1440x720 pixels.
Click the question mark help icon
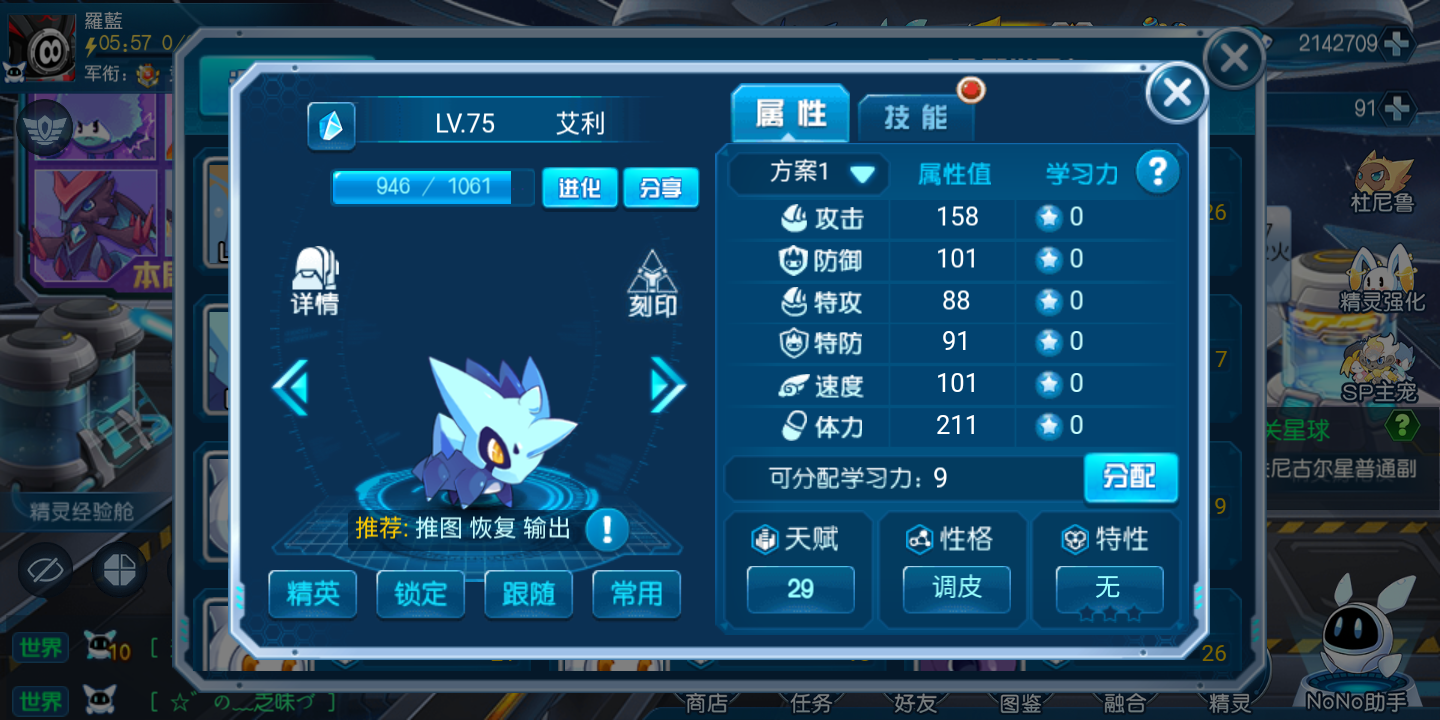pyautogui.click(x=1157, y=173)
